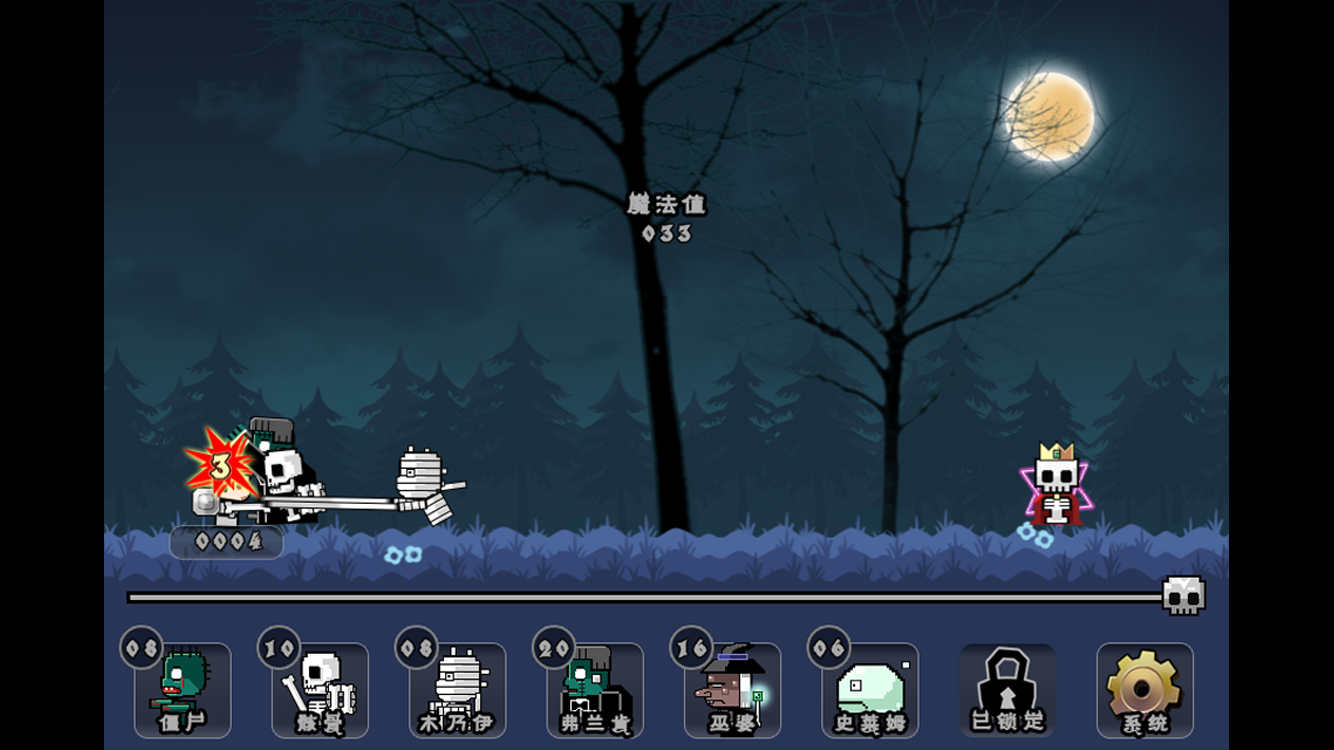
Task: Select the Skeleton (骷髅) unit button
Action: tap(320, 690)
